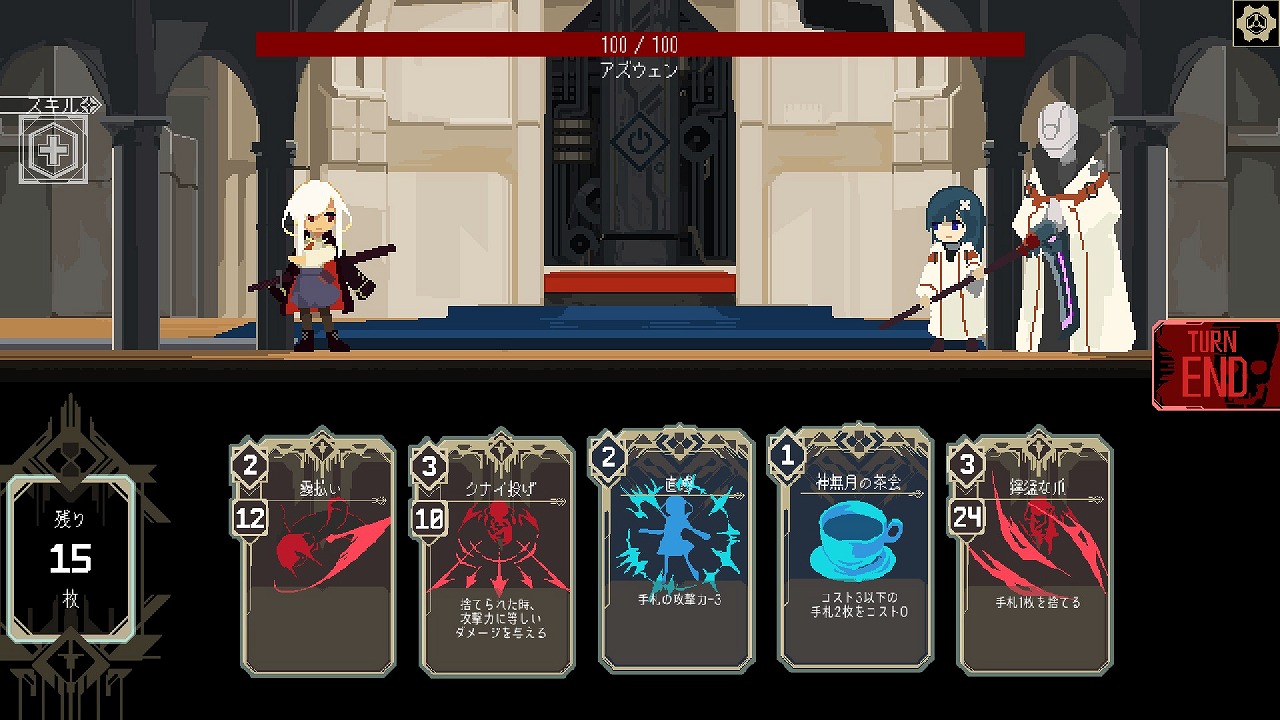
Task: Play the 神無月の茶会 teacup card
Action: pyautogui.click(x=855, y=550)
